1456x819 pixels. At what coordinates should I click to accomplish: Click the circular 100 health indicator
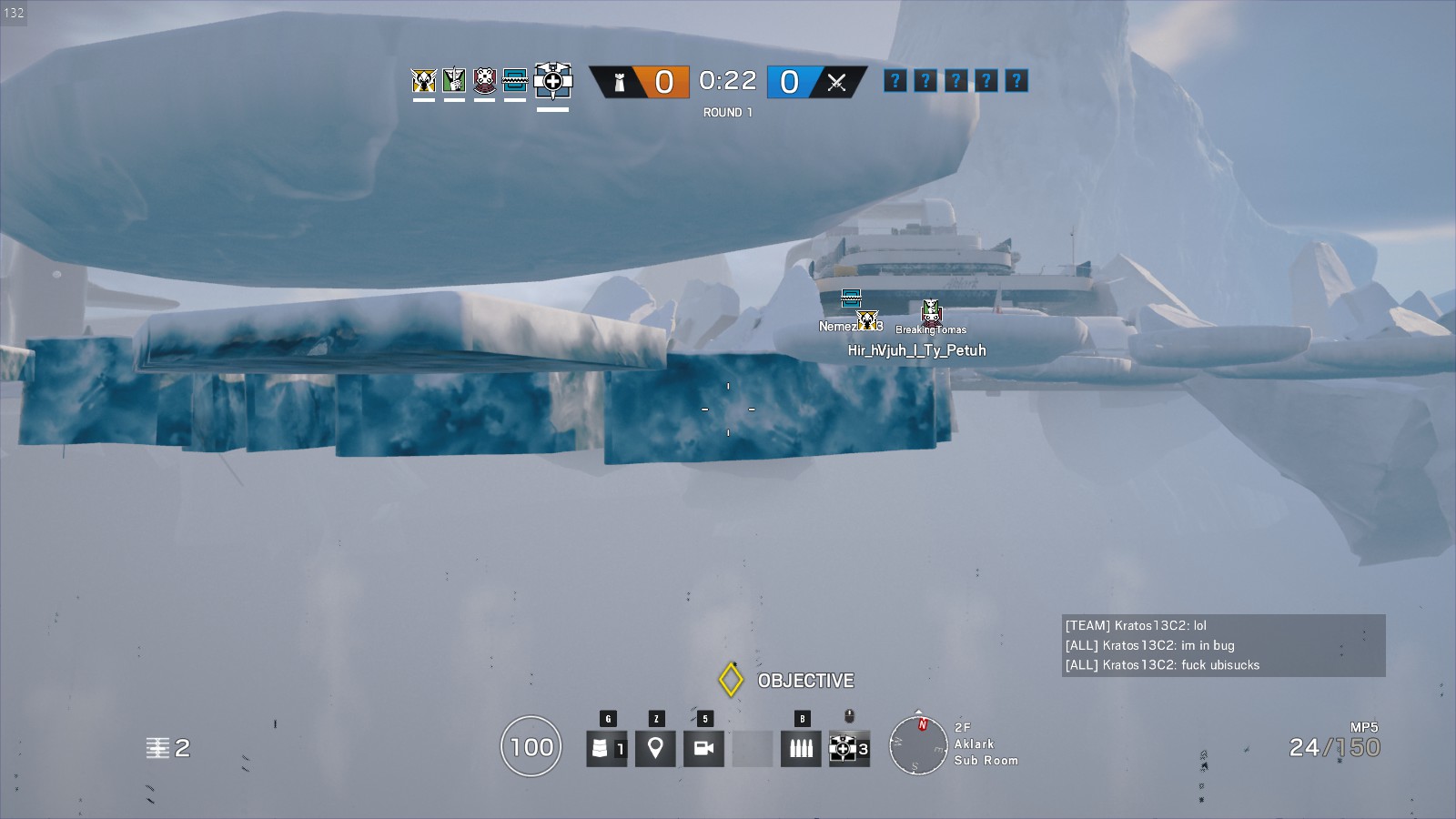click(x=531, y=747)
